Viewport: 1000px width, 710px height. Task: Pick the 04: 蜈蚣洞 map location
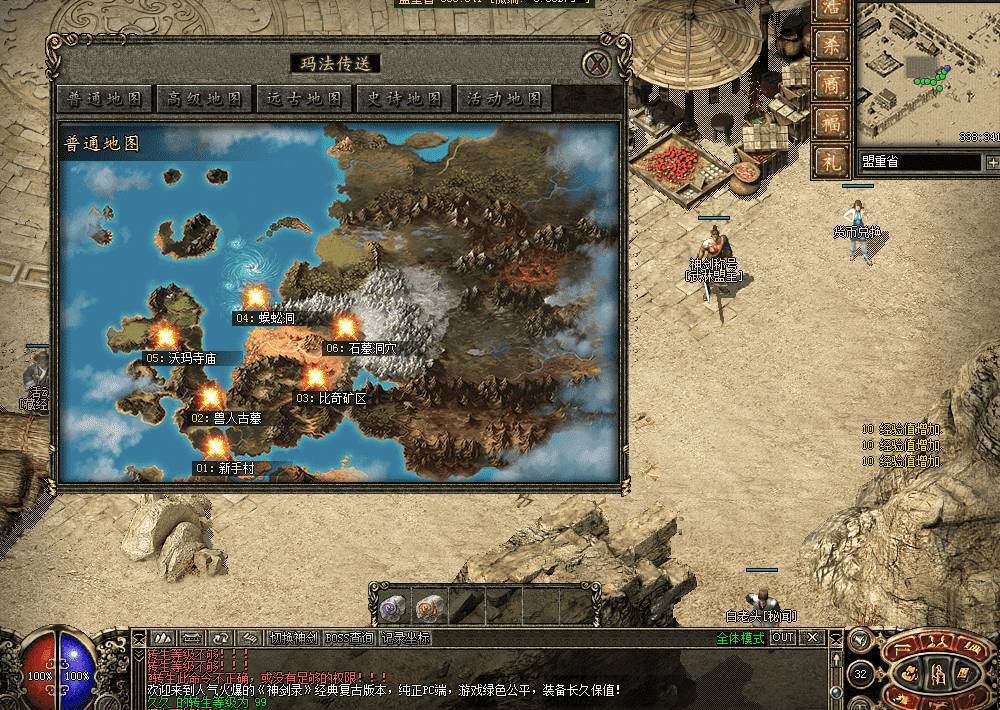255,297
